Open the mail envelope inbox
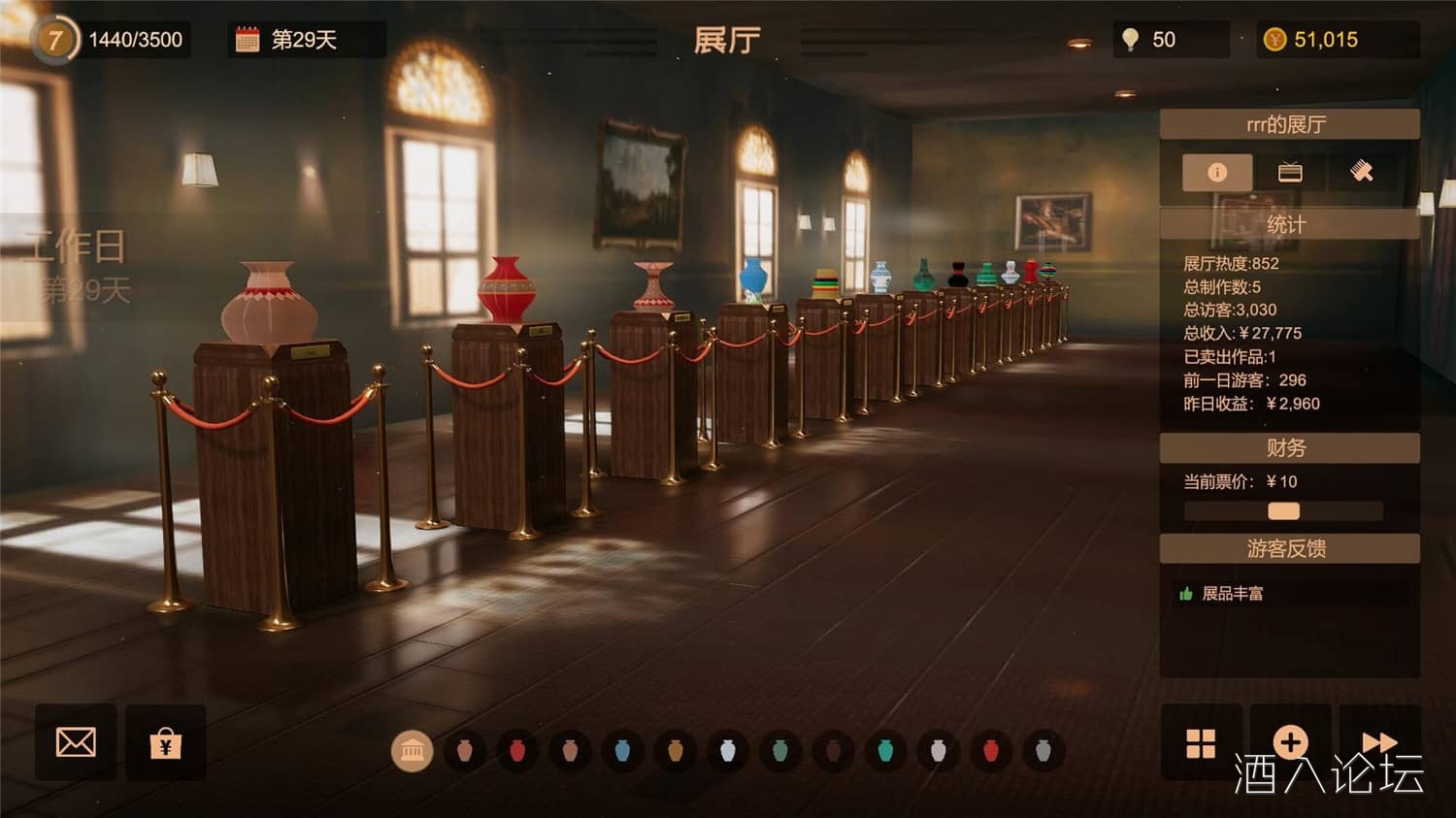This screenshot has height=818, width=1456. (76, 743)
